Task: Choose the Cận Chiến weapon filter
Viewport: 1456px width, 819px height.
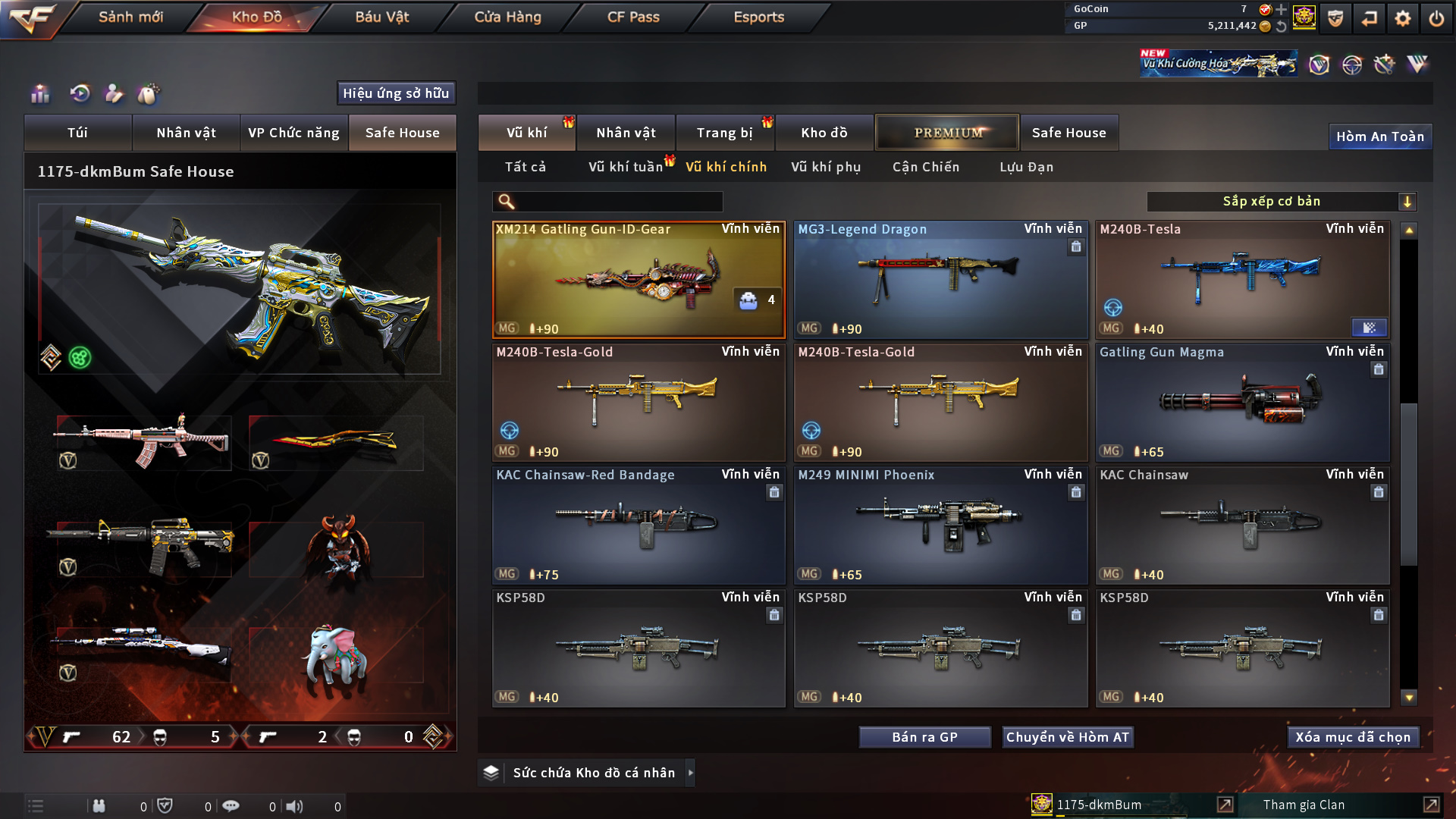Action: 926,167
